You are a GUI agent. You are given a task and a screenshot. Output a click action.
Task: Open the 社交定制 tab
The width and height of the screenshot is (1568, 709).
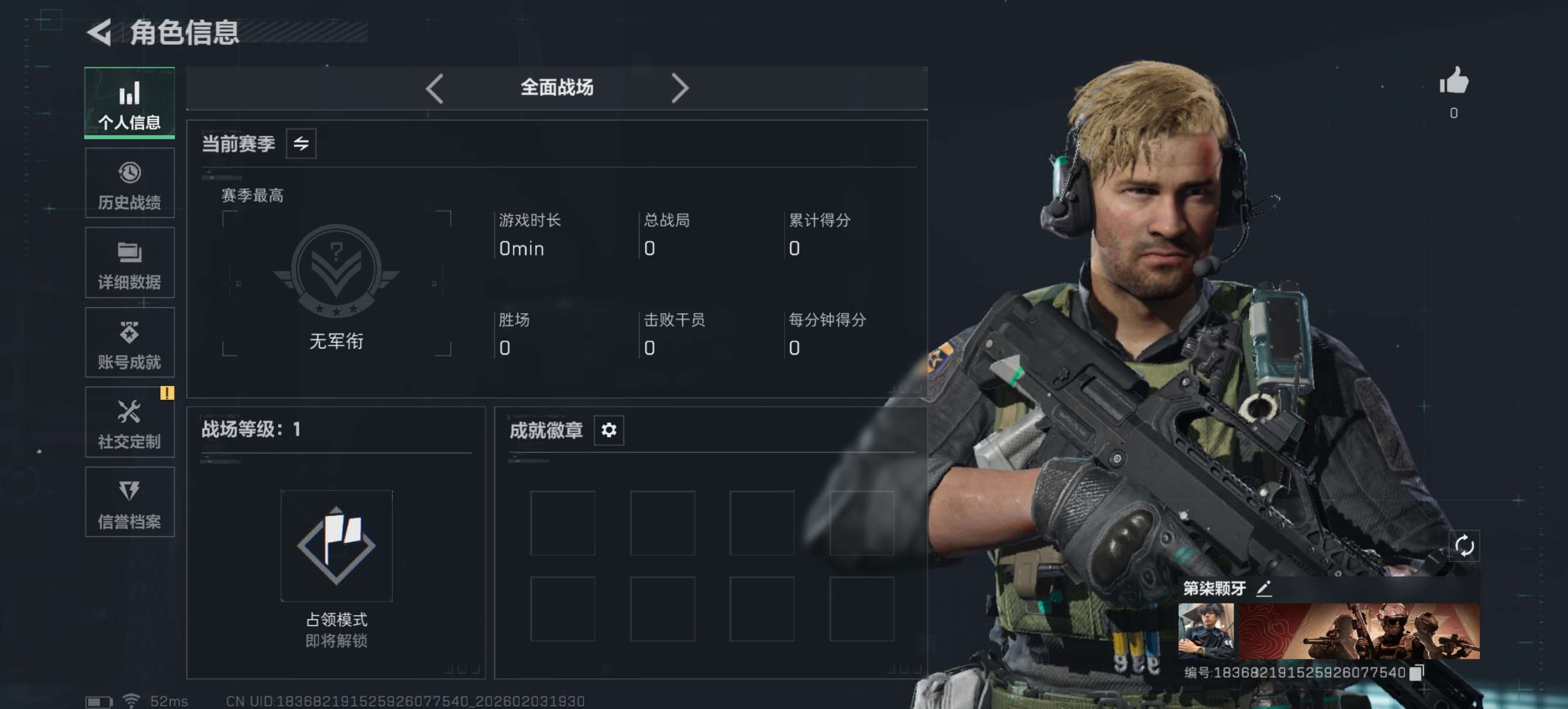129,422
